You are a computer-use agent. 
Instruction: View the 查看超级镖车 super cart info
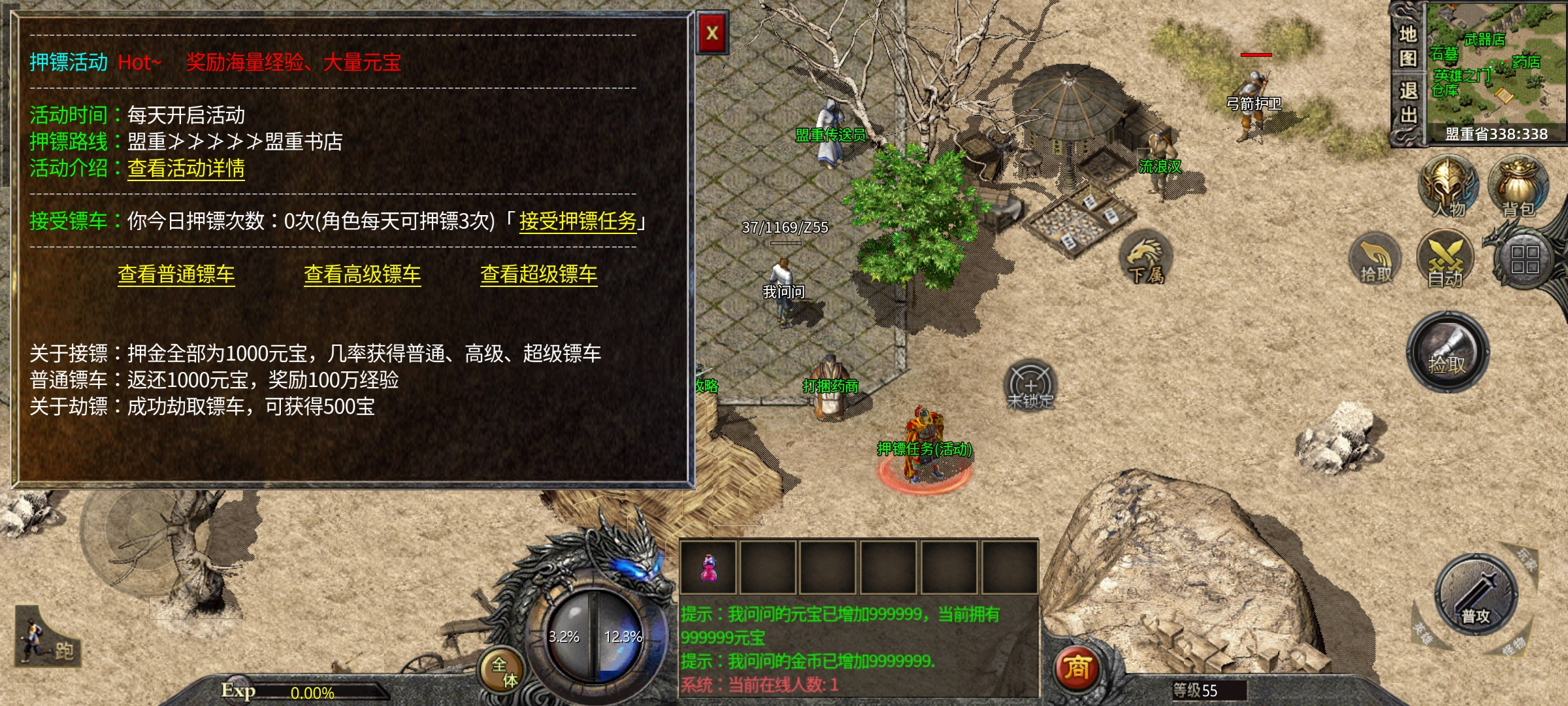pos(538,275)
